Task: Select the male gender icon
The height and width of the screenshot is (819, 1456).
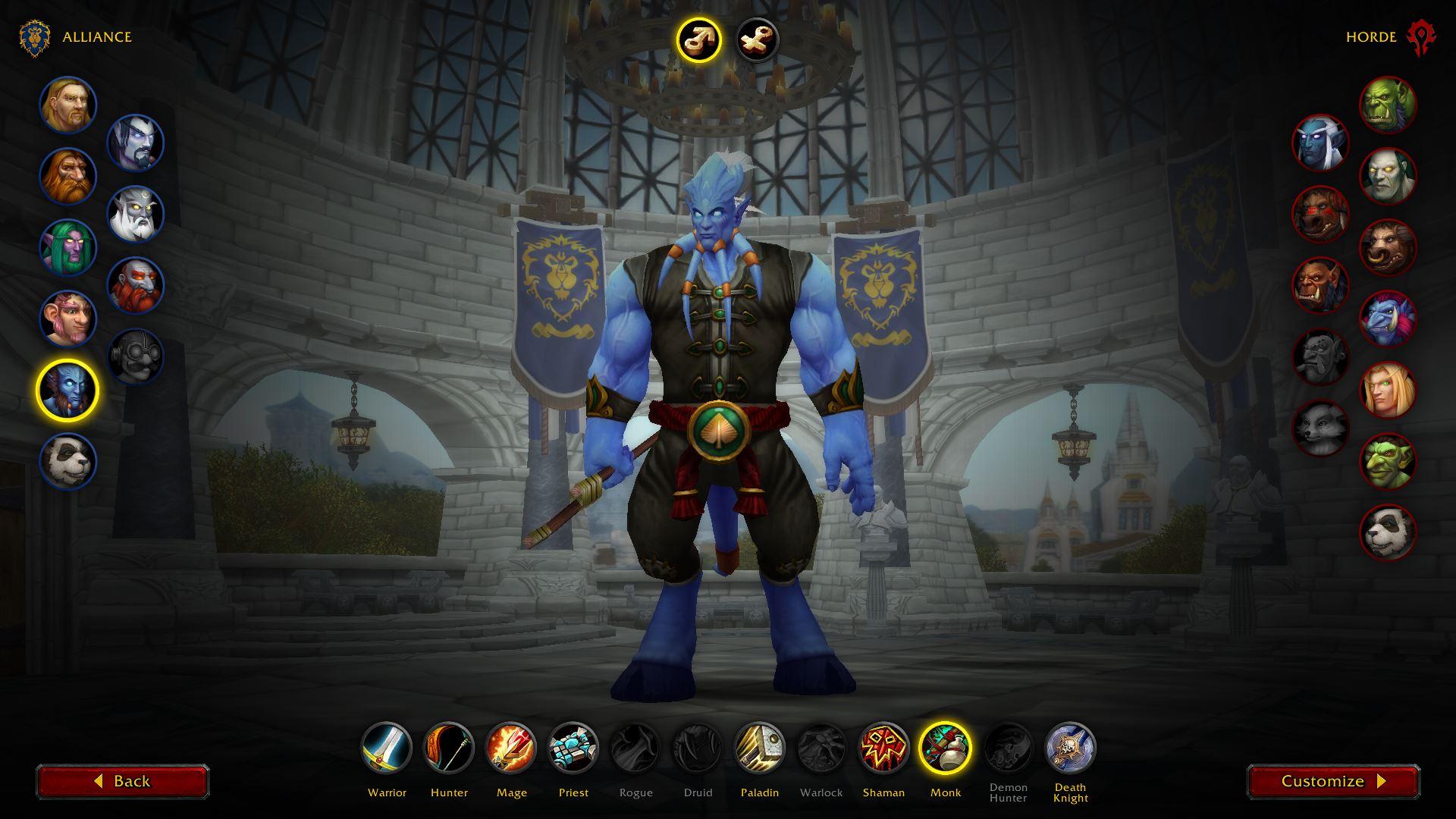Action: coord(698,39)
